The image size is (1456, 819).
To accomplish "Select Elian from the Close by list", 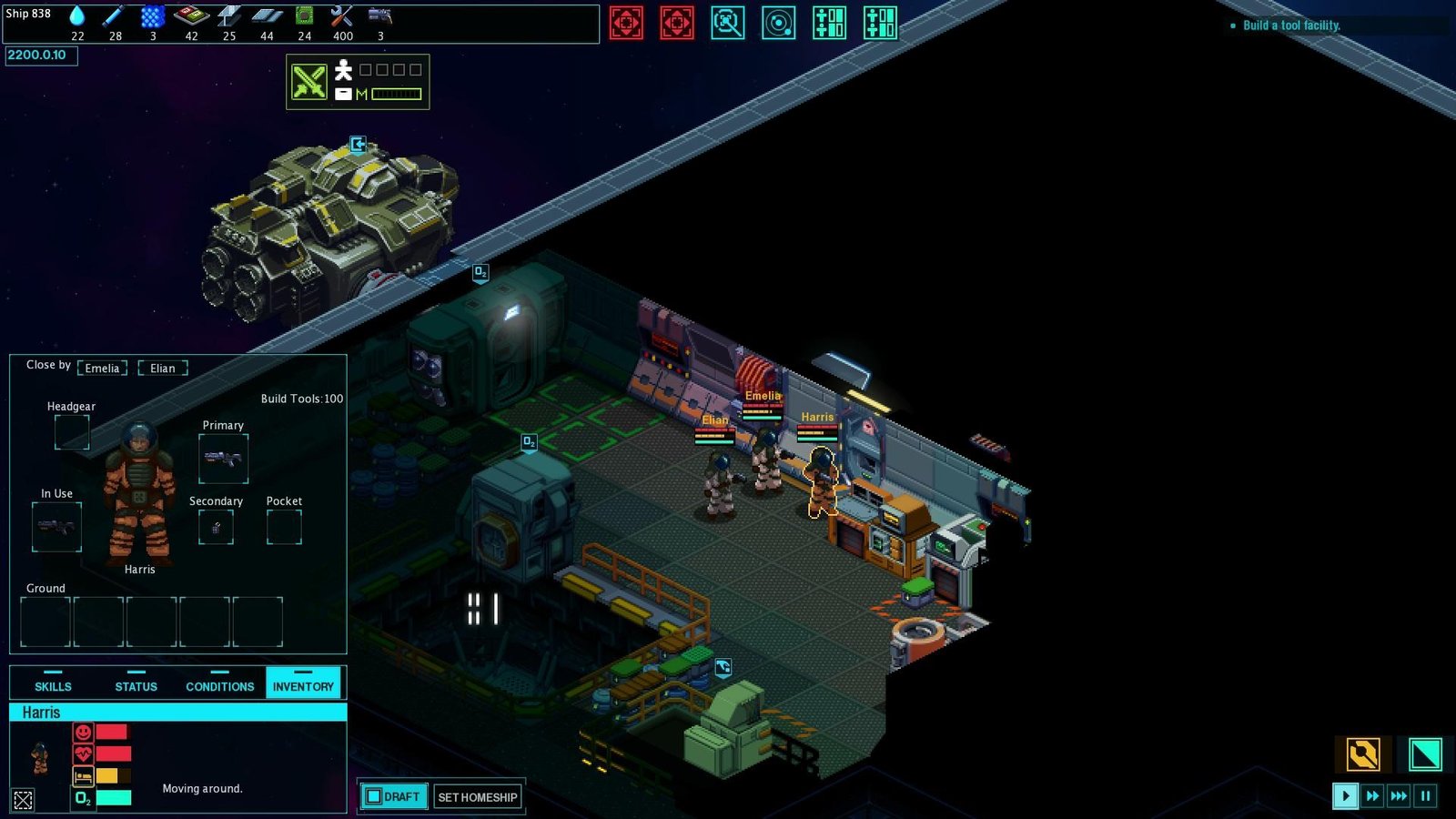I will [x=163, y=368].
